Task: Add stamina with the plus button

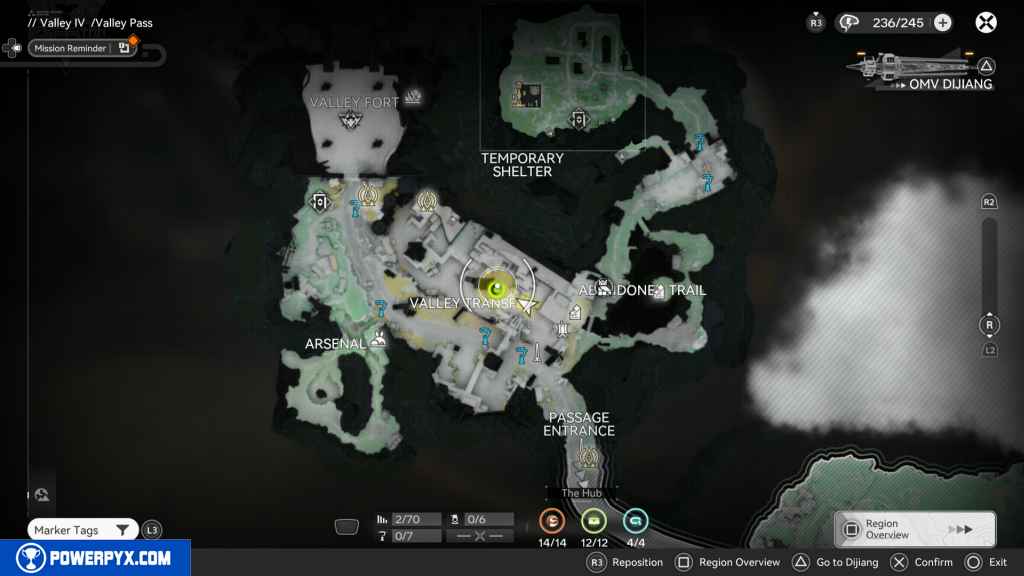Action: (942, 23)
